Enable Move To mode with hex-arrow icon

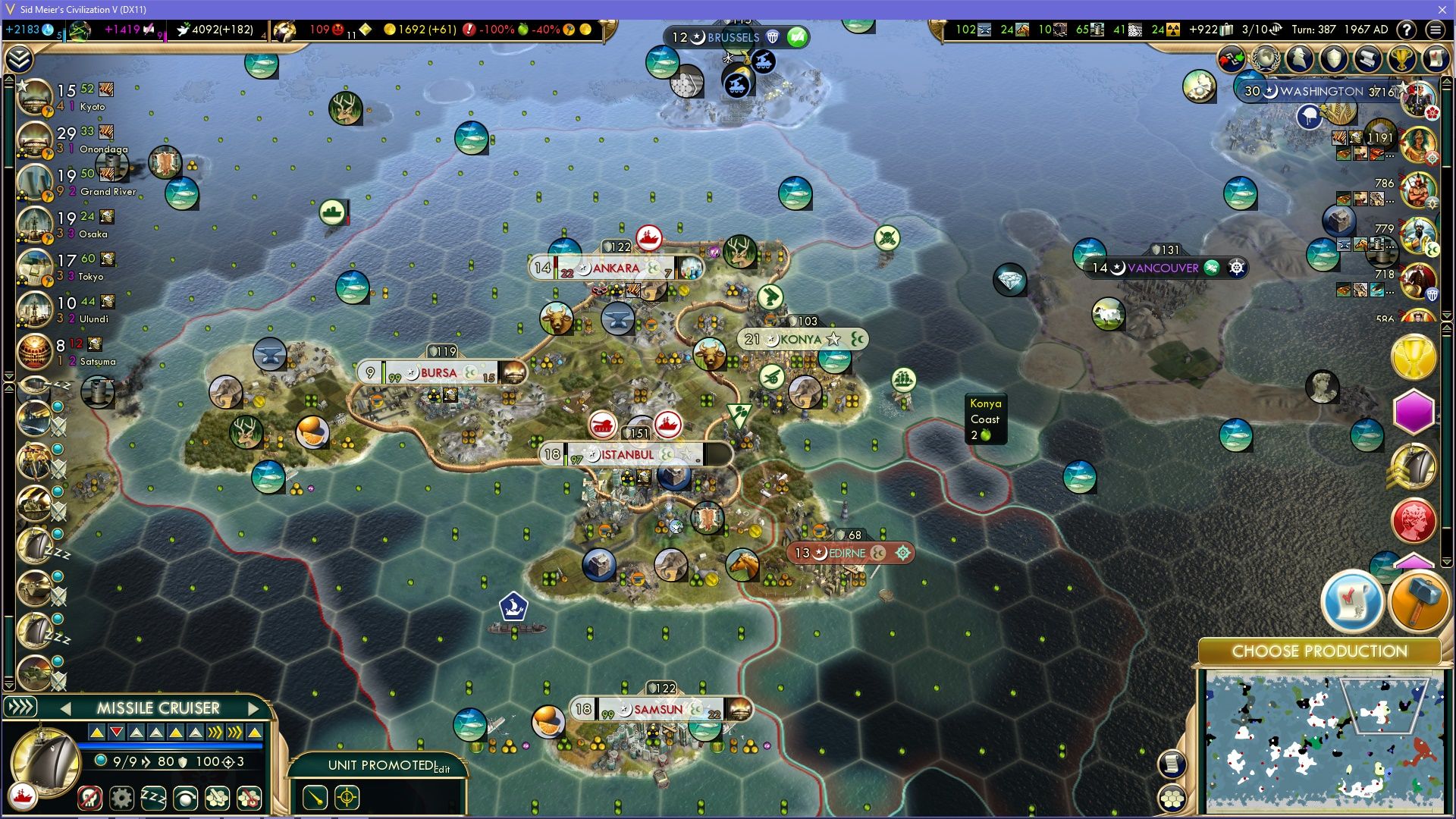(x=218, y=798)
